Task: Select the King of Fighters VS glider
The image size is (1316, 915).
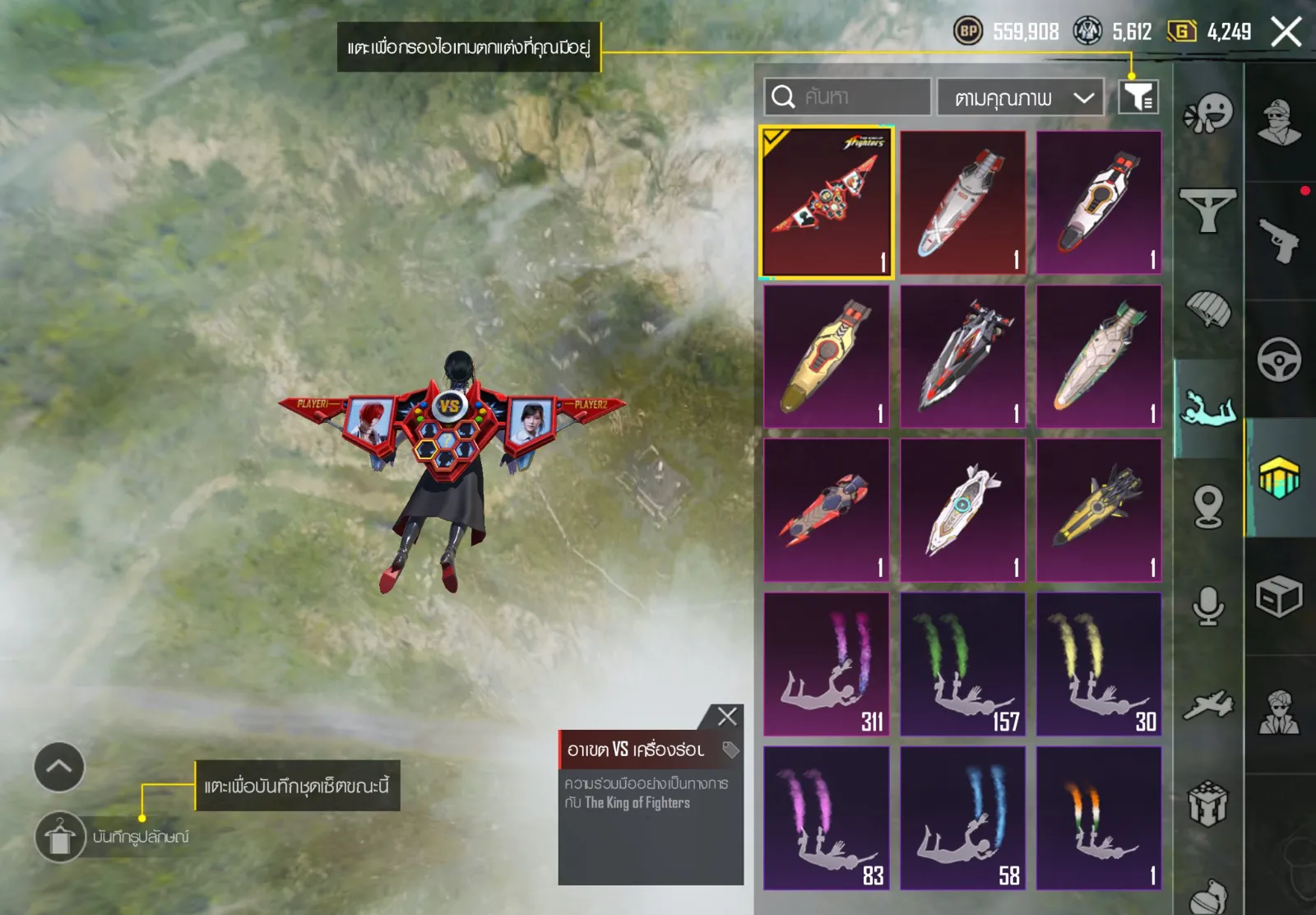Action: [x=827, y=202]
